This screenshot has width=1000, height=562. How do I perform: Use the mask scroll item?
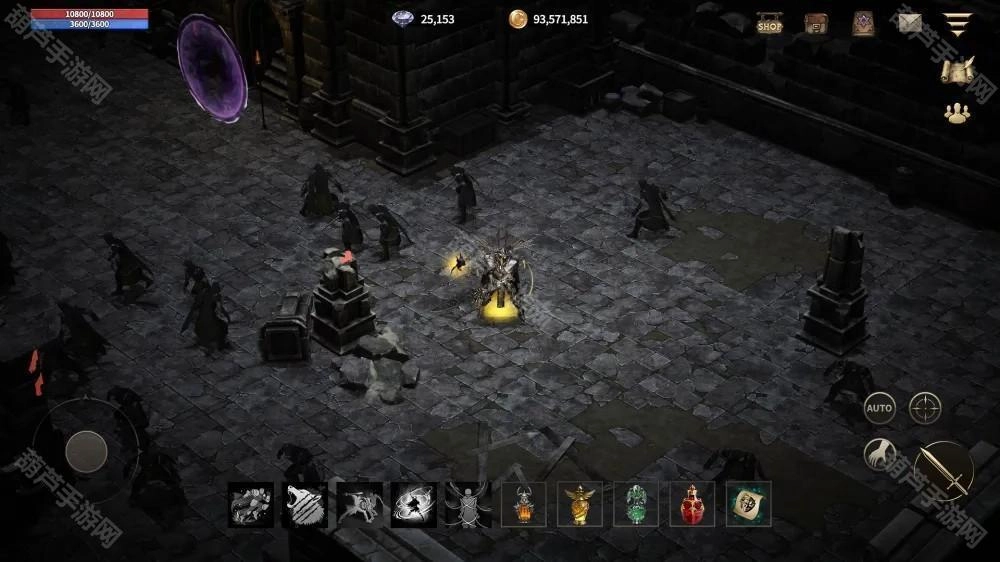[x=748, y=505]
